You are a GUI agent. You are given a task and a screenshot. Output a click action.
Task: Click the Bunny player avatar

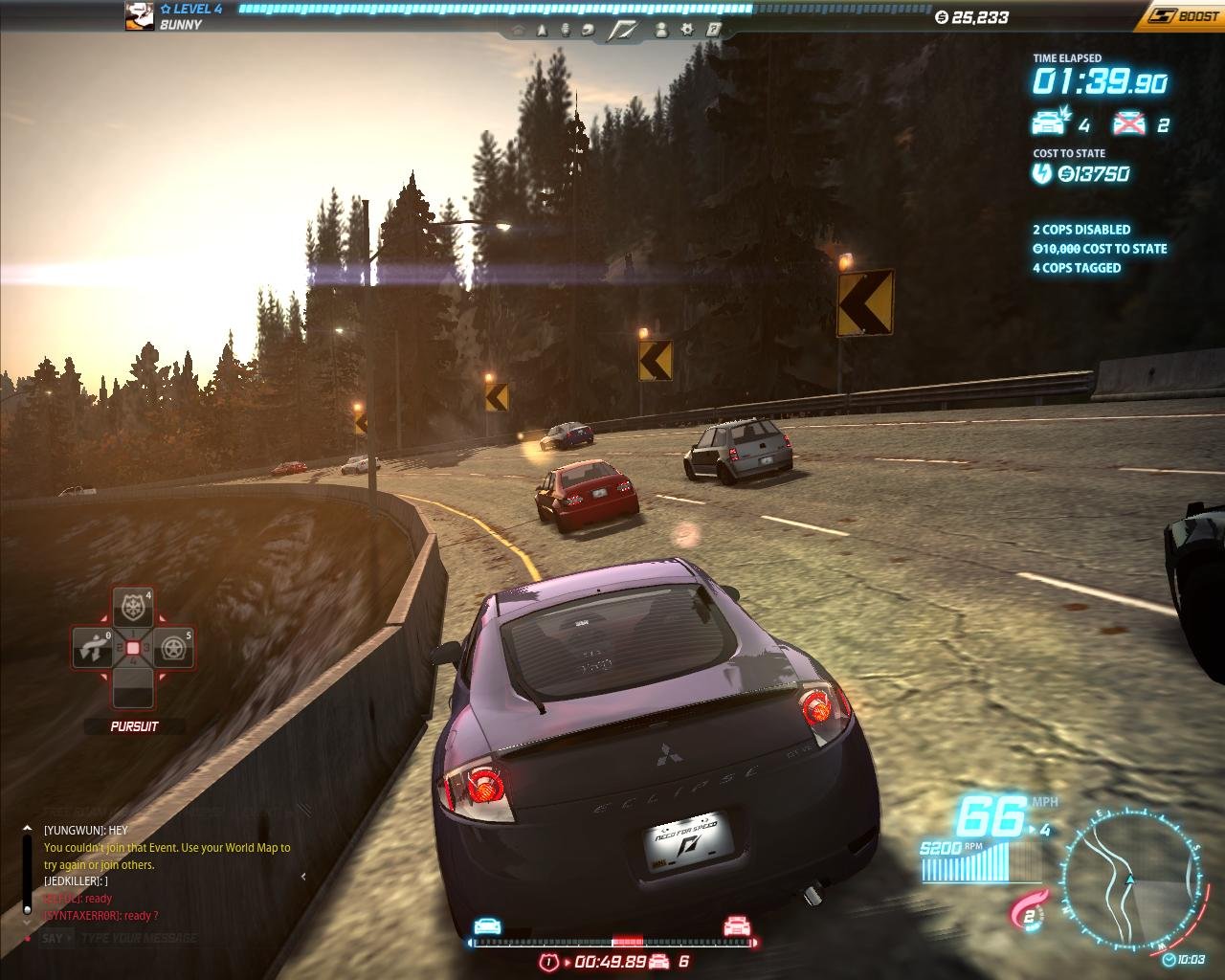(140, 16)
